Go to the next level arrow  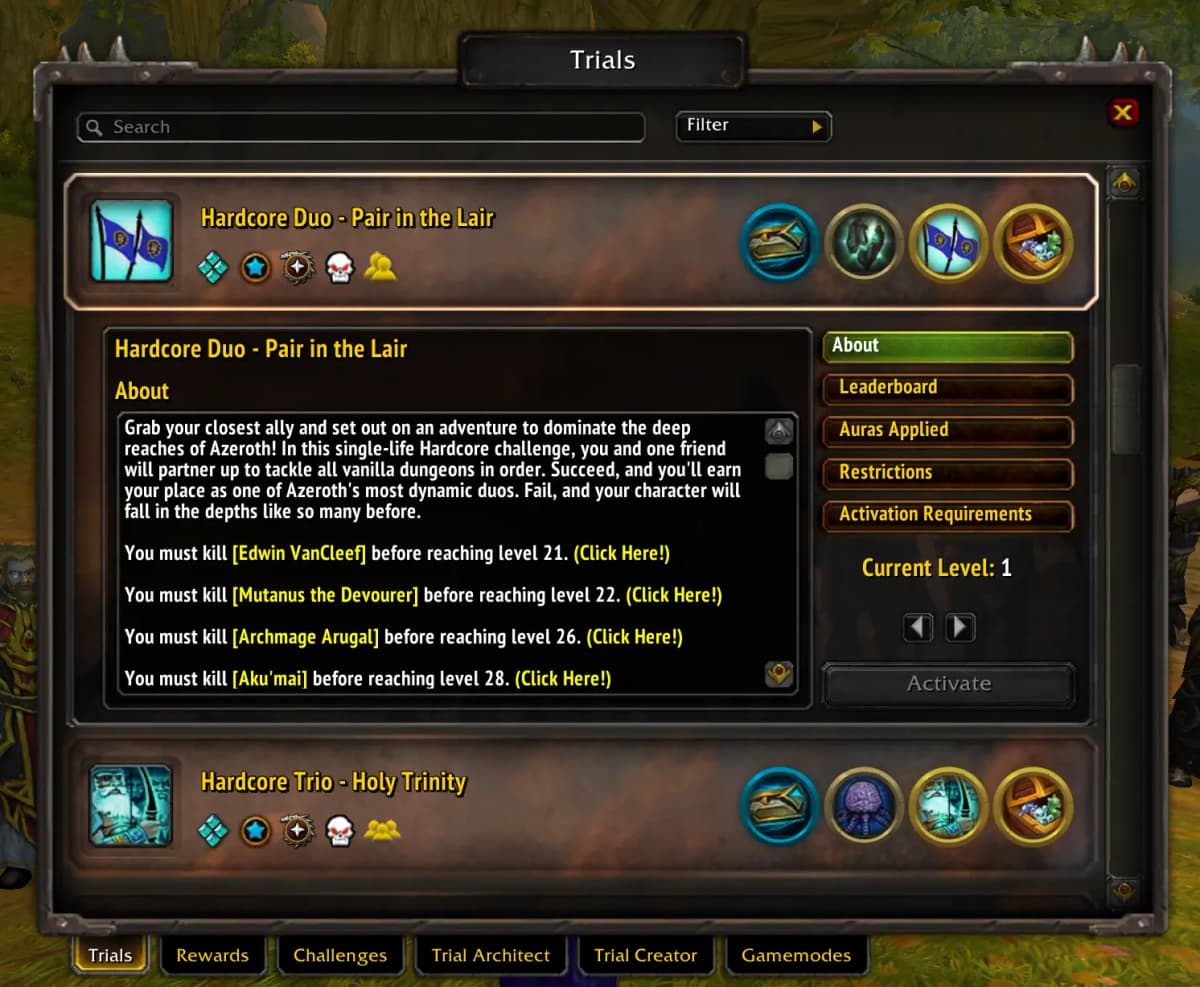[960, 627]
